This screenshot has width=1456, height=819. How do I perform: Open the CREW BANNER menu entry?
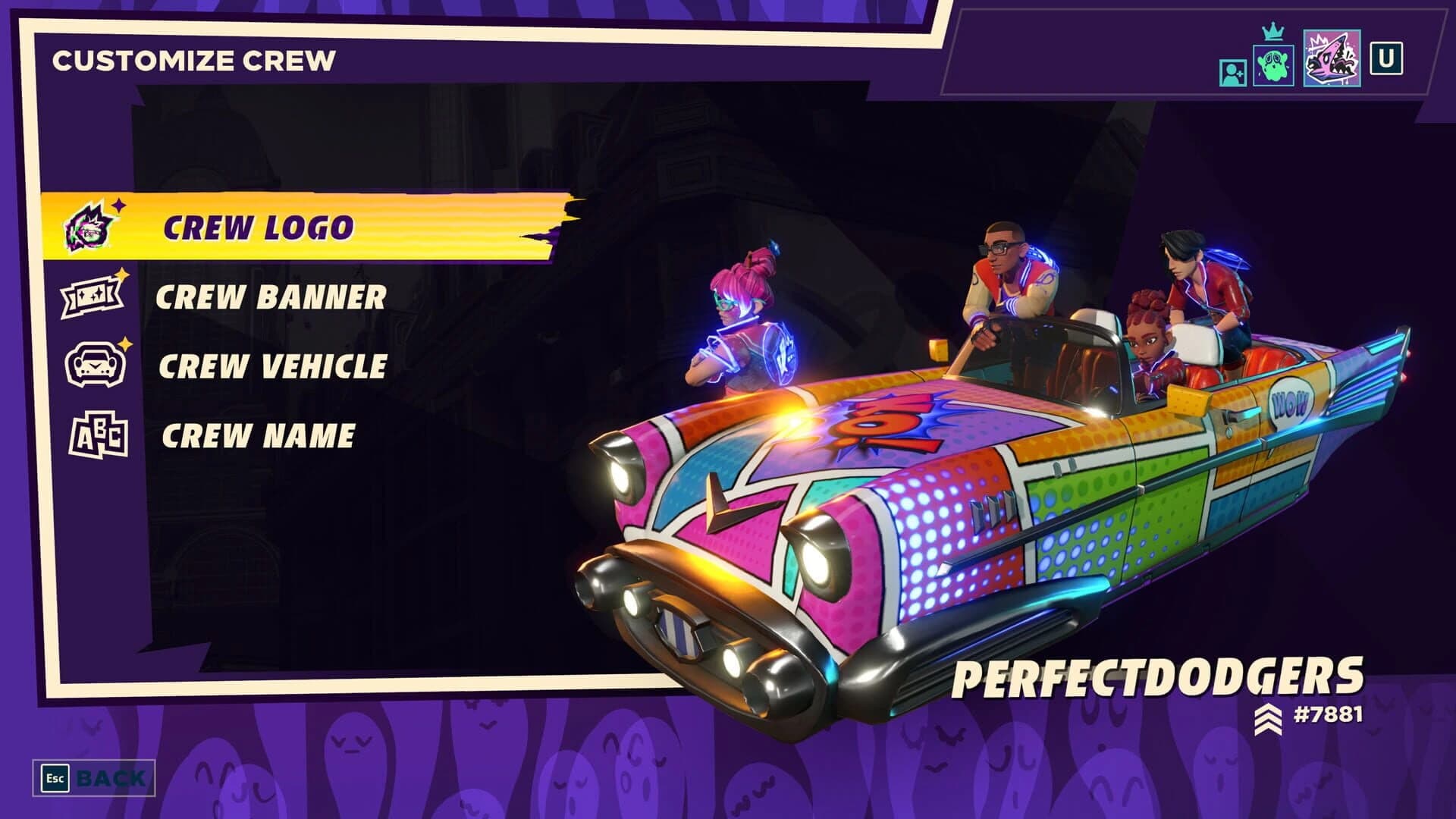click(271, 298)
